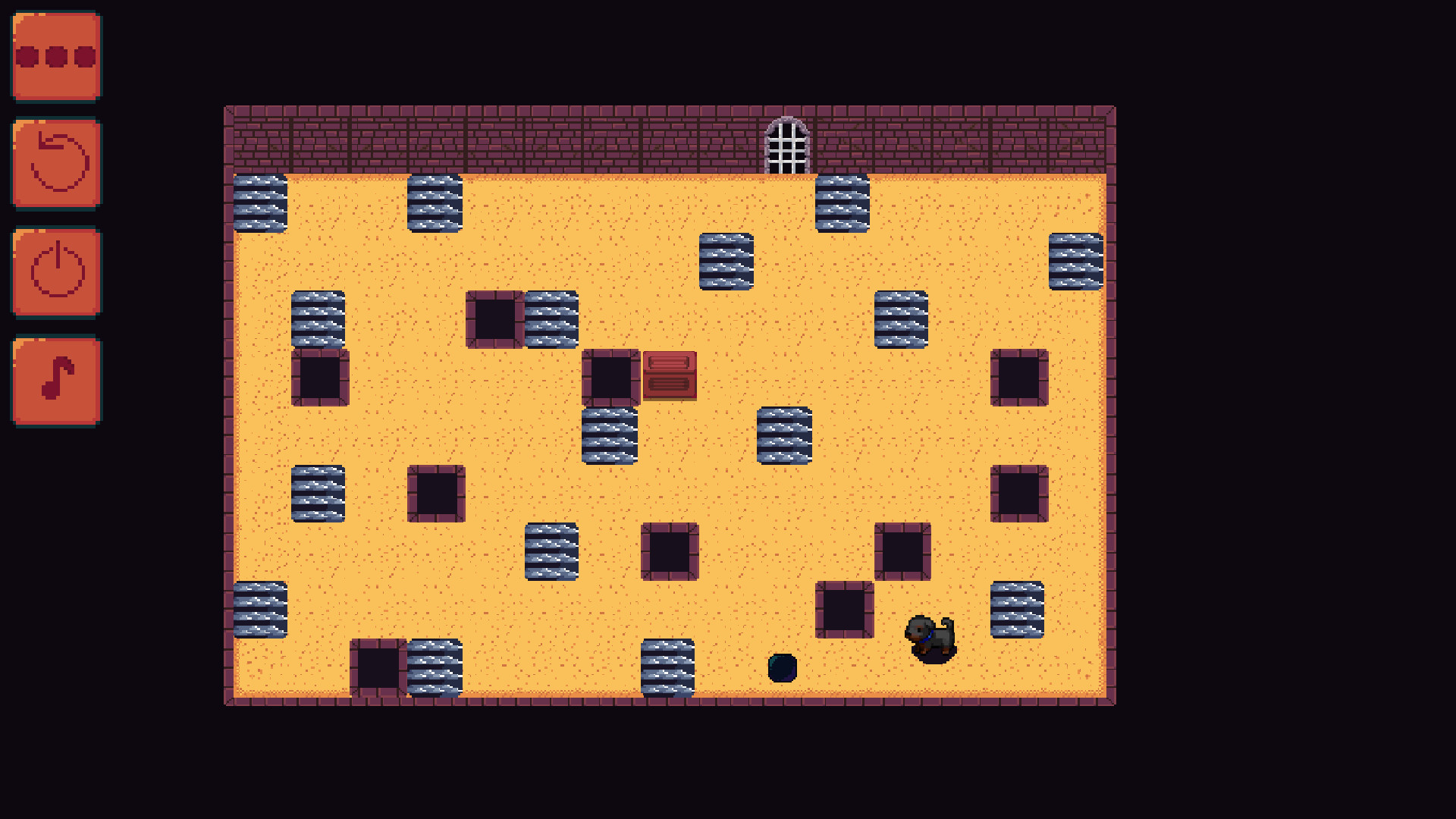Screen dimensions: 1456x819
Task: Open the options via the ellipsis button
Action: pos(55,55)
